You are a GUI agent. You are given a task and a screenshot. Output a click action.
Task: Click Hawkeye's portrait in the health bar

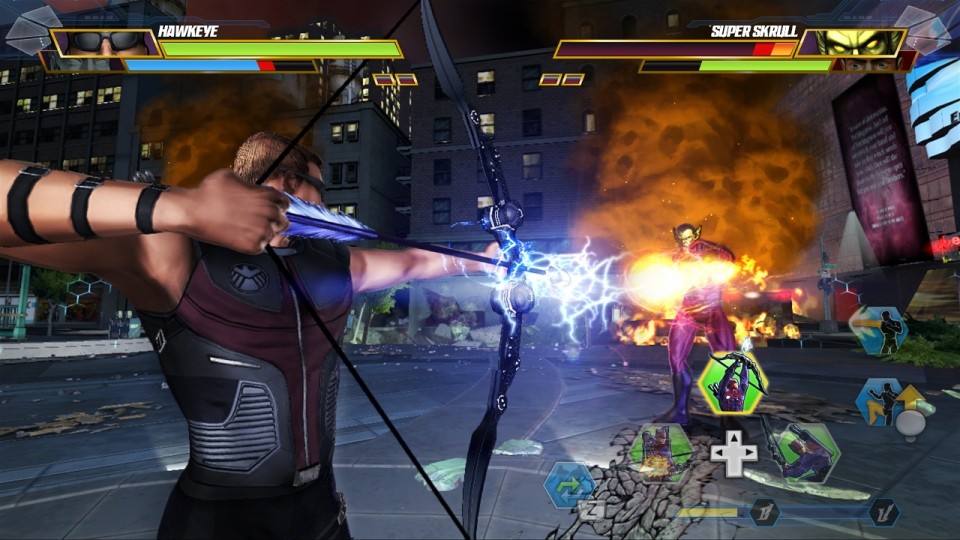[105, 43]
